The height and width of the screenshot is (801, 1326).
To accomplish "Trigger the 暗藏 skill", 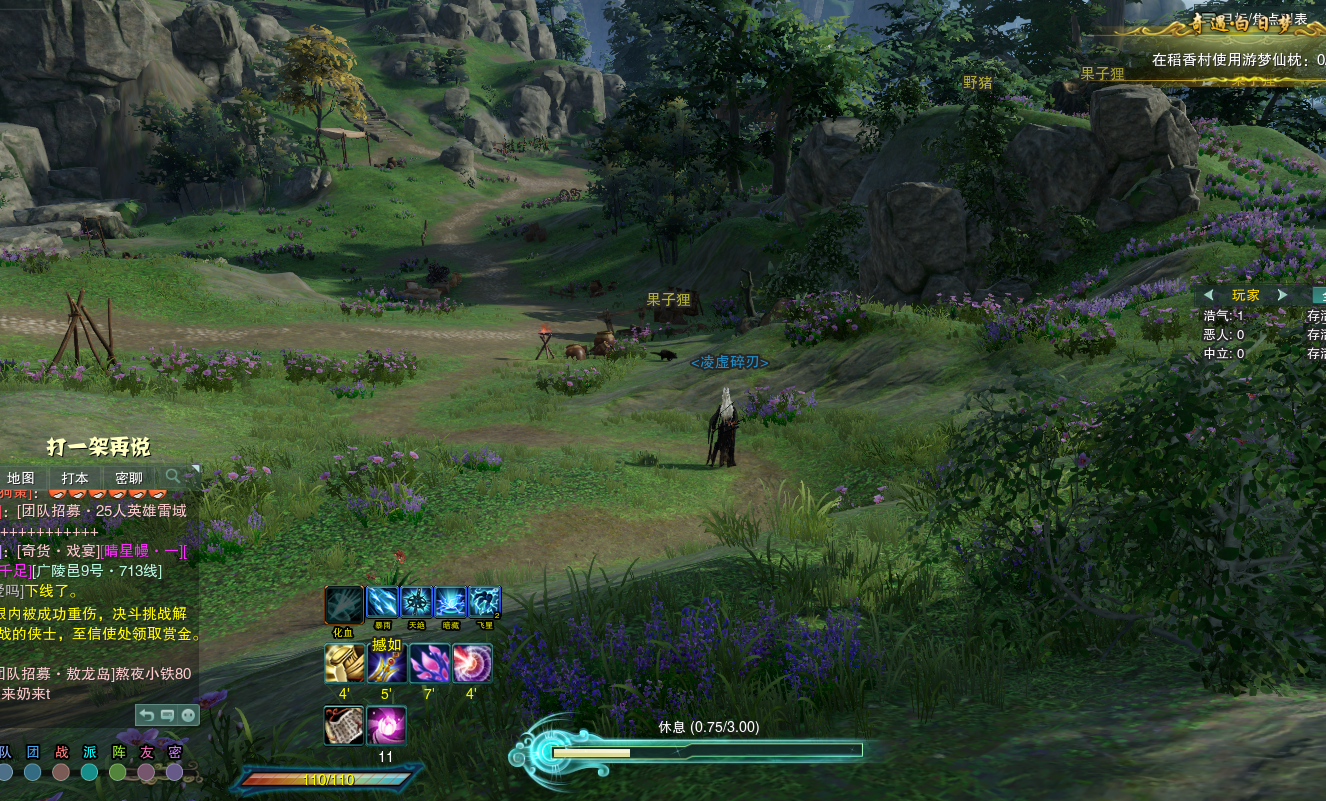I will 451,602.
